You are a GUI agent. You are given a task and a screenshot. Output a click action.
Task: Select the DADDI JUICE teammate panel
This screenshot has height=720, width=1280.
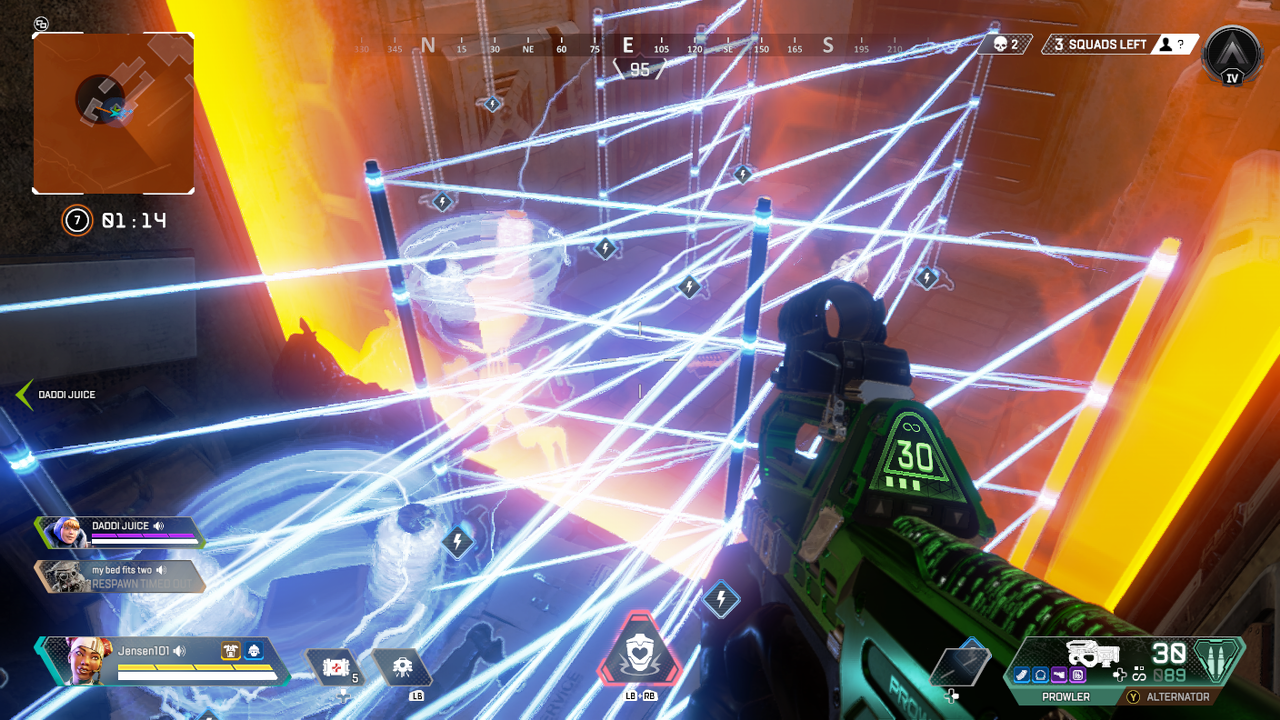pos(120,531)
